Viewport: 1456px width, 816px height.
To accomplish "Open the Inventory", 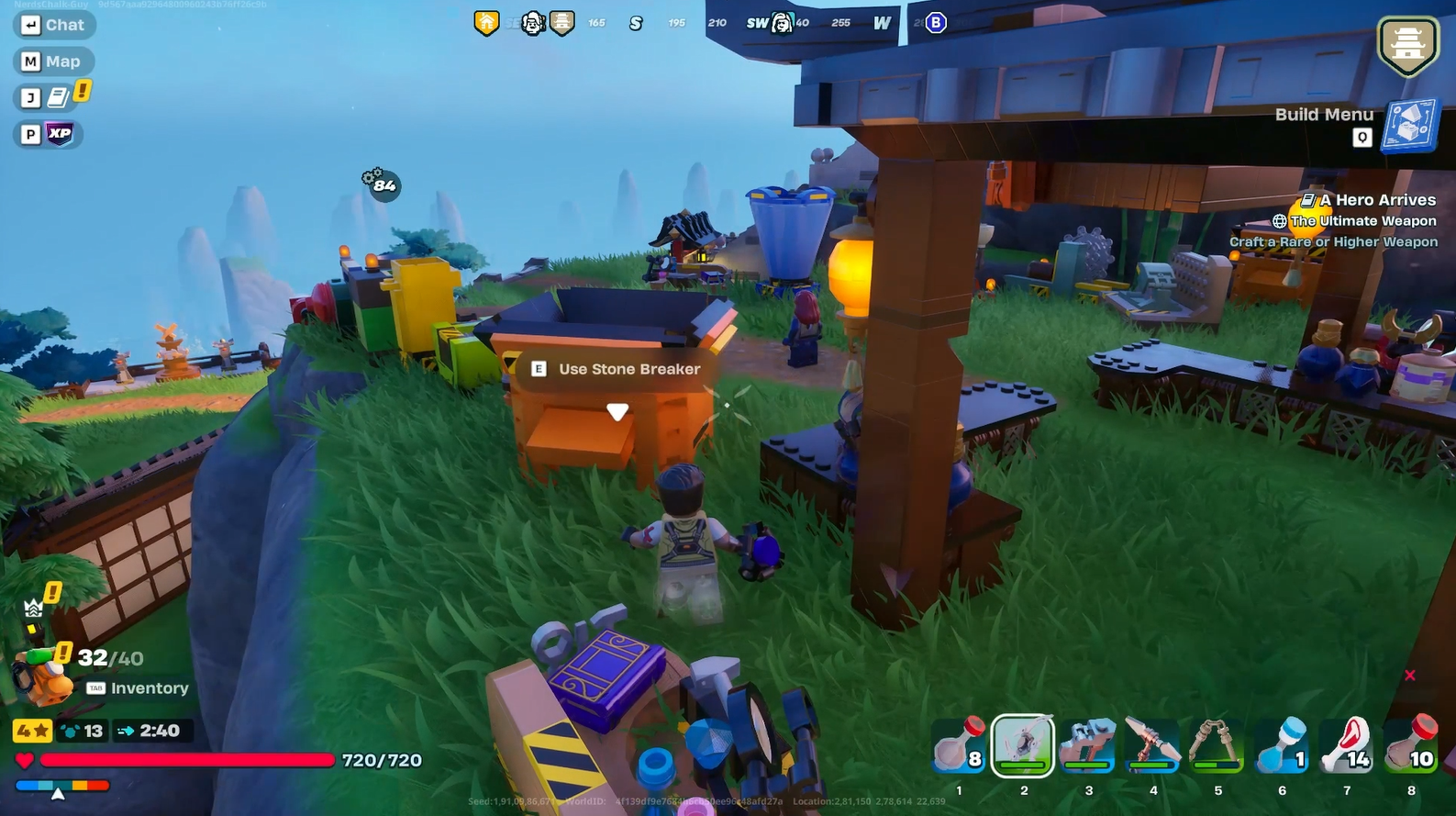I will pos(138,687).
